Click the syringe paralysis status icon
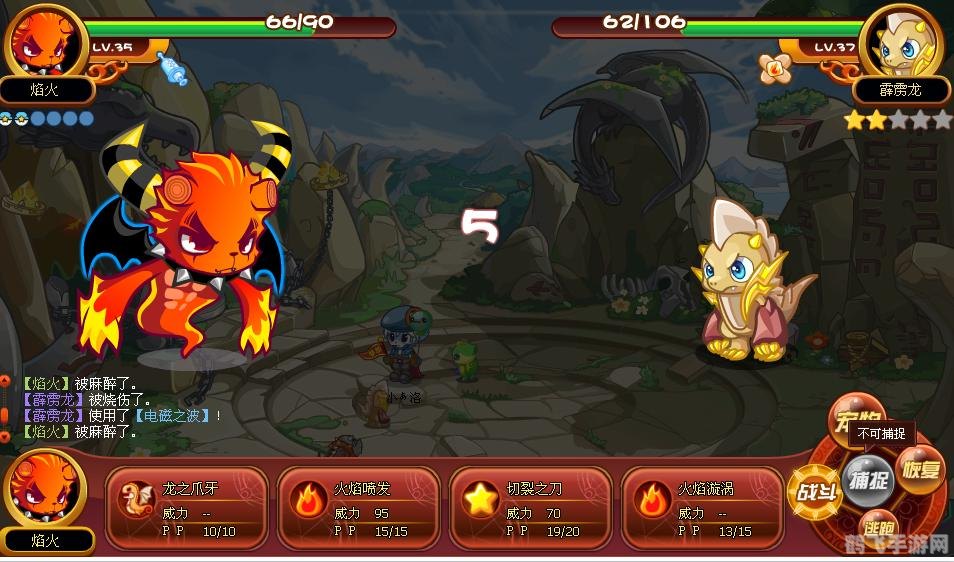This screenshot has height=562, width=954. [172, 68]
